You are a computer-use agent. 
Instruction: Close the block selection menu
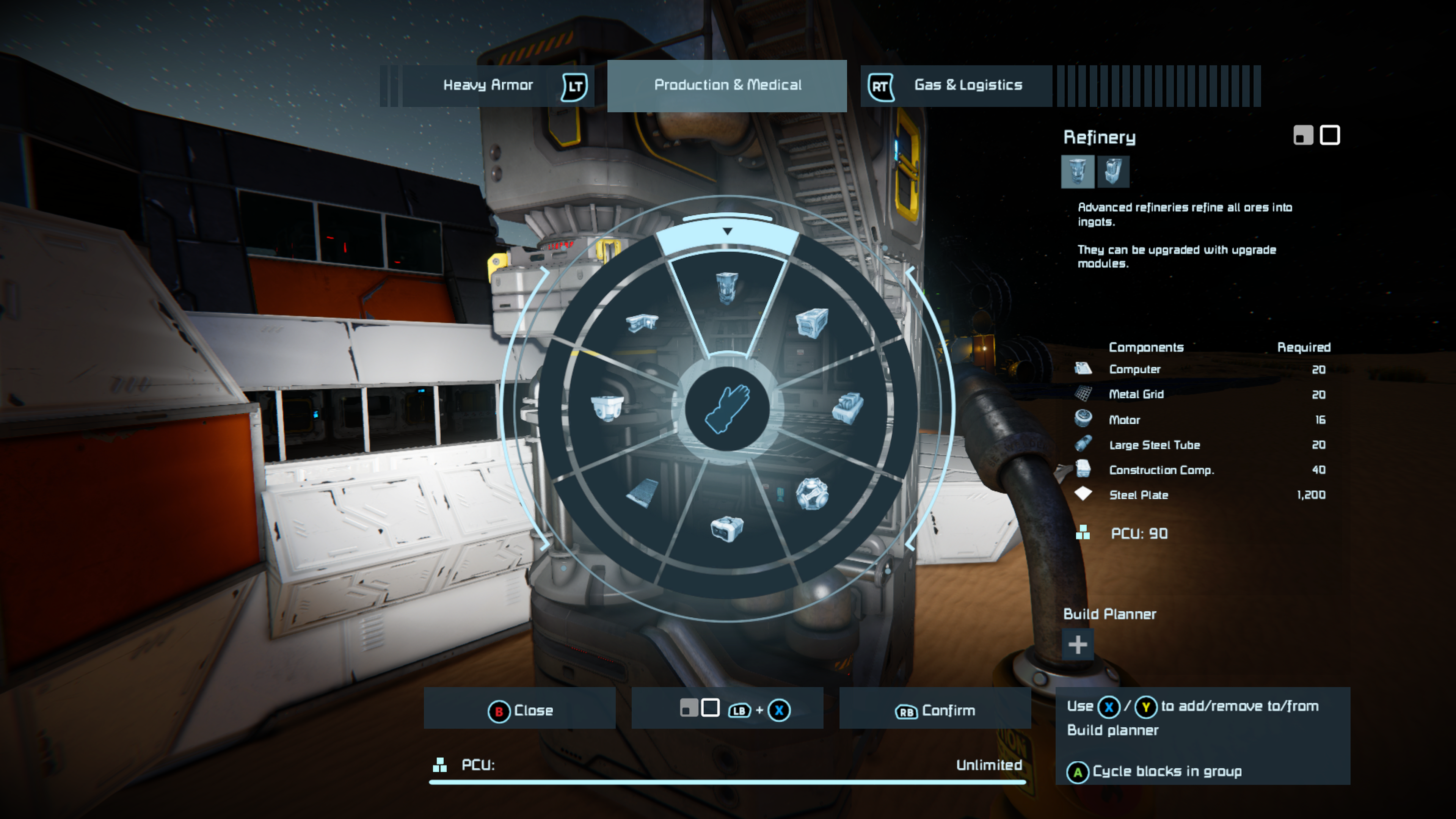click(x=520, y=710)
